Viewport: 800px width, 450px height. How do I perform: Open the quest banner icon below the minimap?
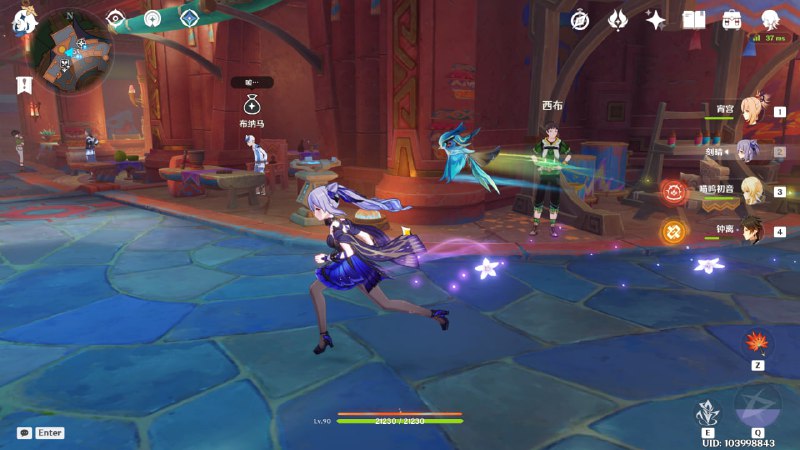pos(23,86)
